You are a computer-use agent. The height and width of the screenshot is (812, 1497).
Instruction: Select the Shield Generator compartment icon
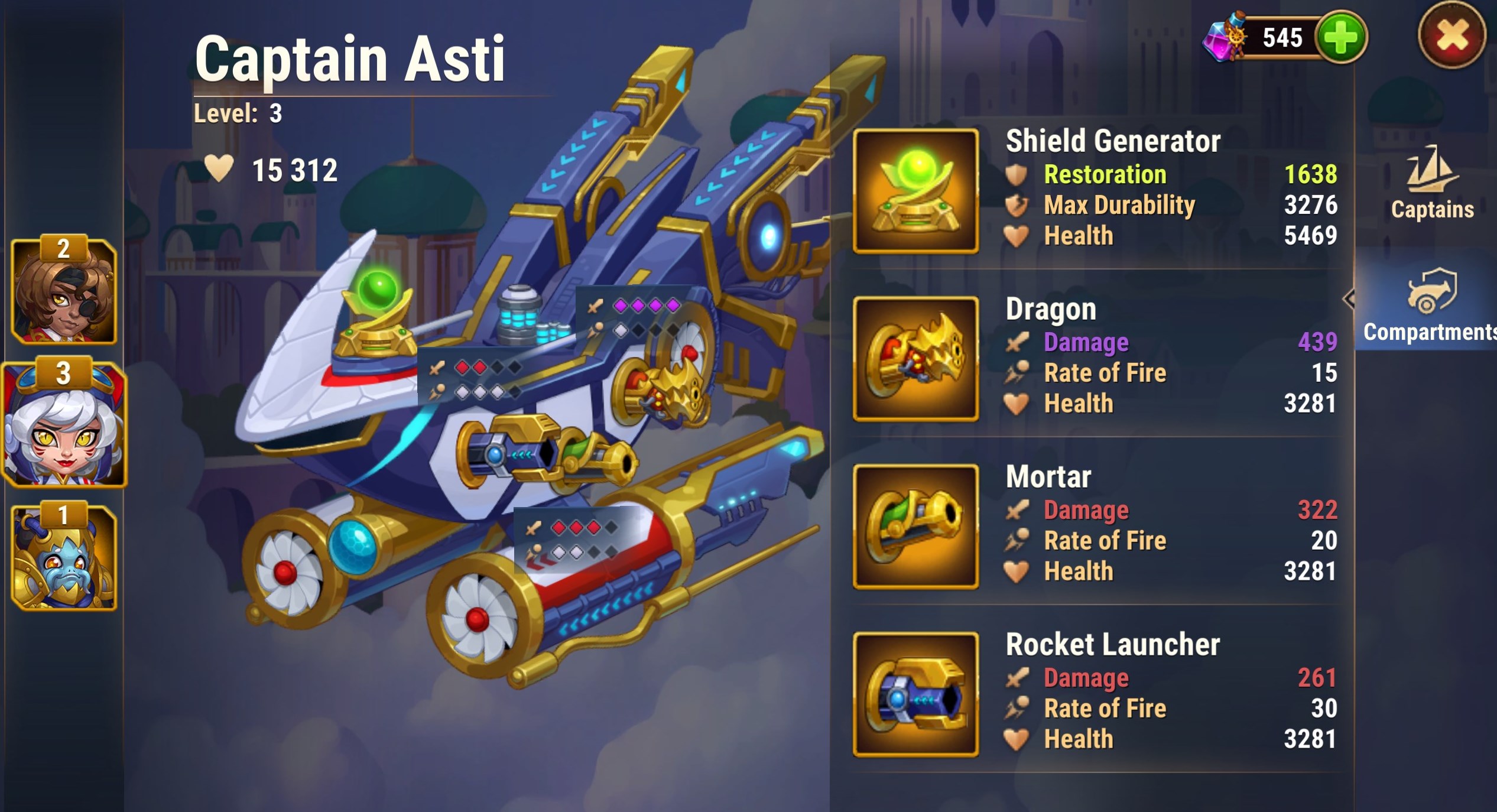915,191
